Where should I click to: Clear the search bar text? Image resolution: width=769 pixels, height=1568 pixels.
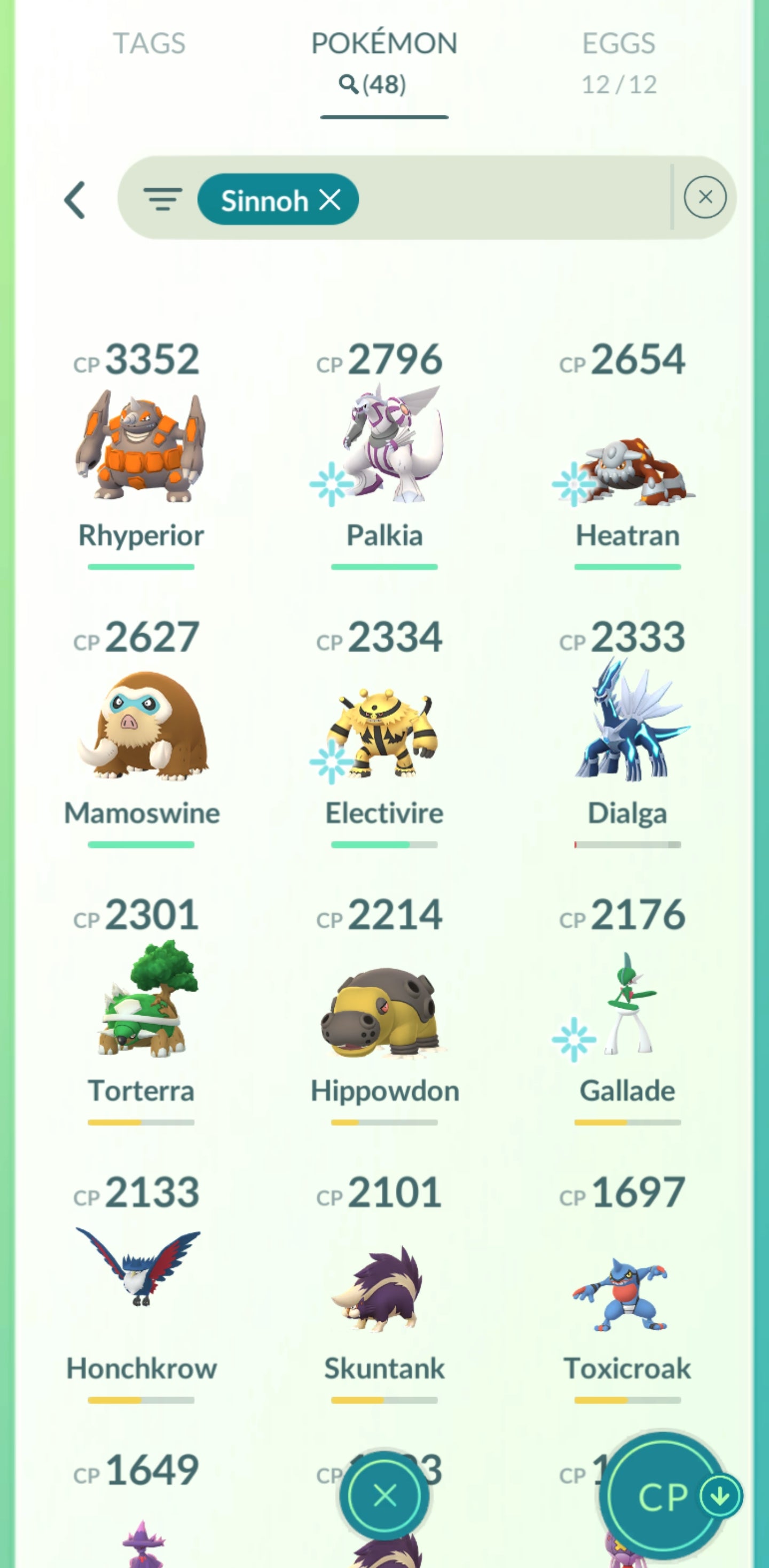(704, 197)
